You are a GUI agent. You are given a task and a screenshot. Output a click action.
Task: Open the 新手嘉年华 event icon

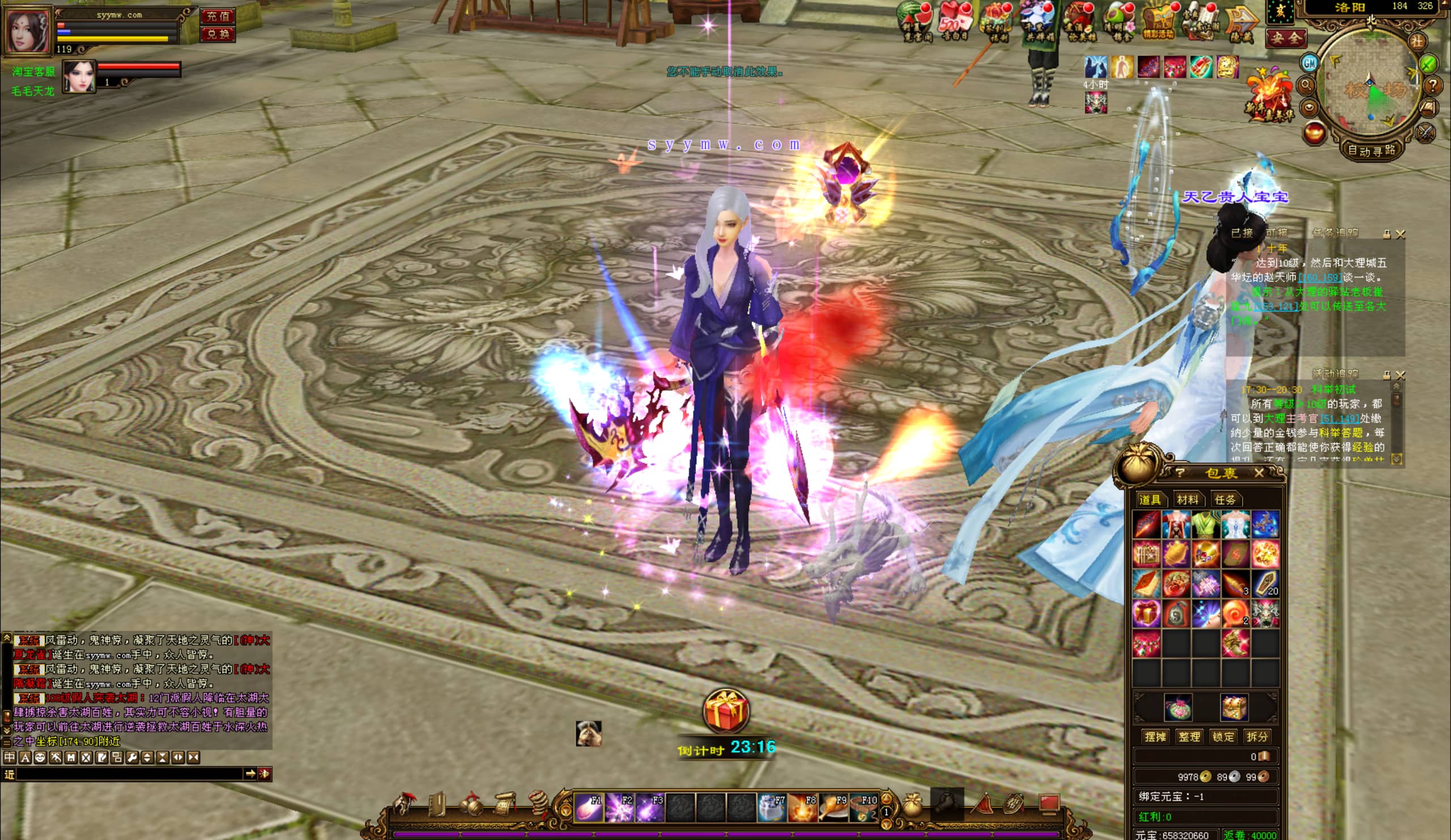[x=1269, y=98]
